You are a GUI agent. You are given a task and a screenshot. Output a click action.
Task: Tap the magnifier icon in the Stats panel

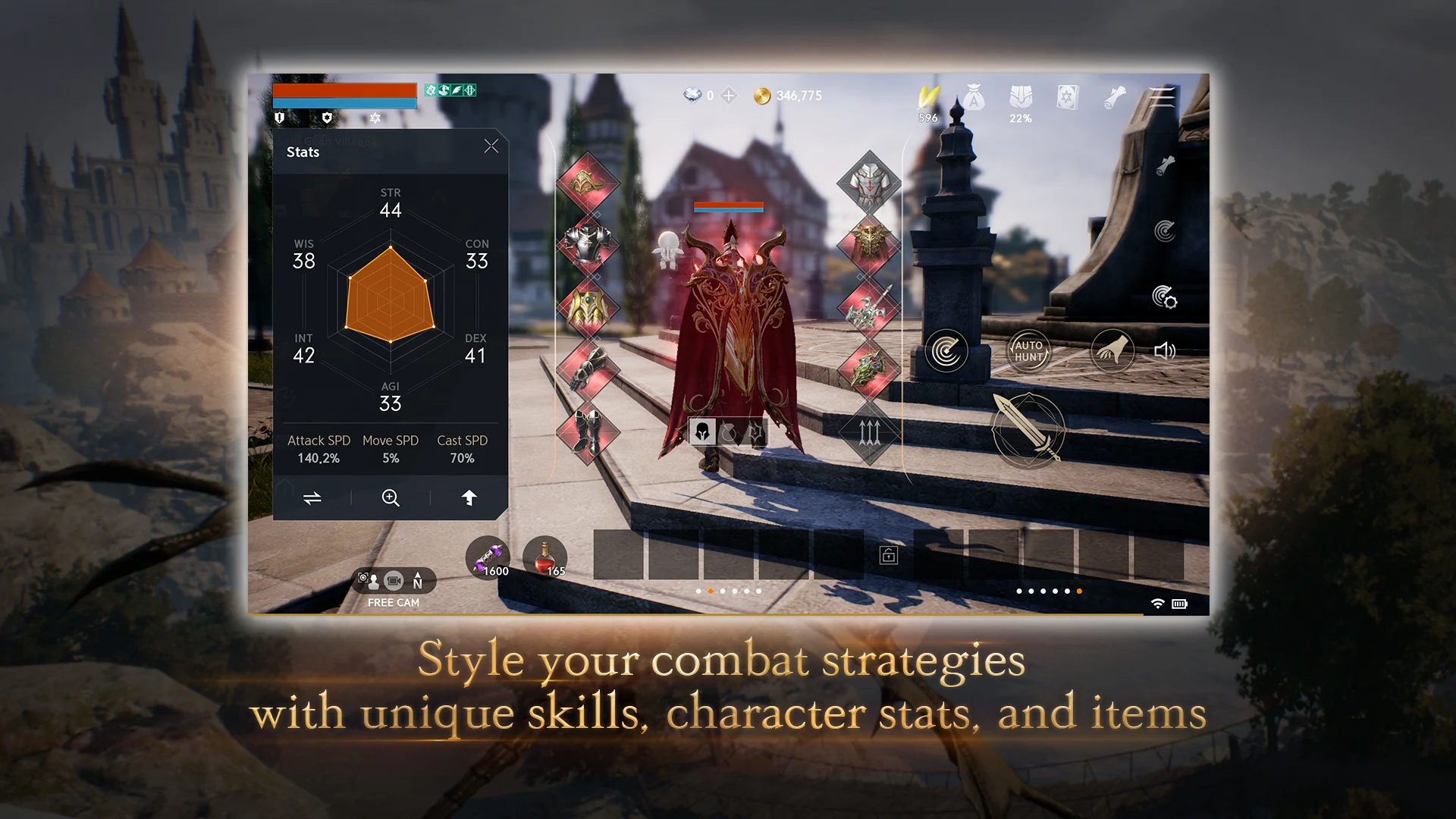[x=391, y=498]
